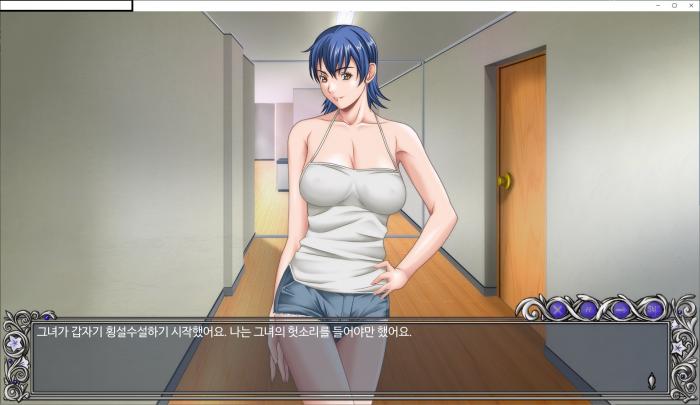Advance the dialogue with the crystal cursor

[x=652, y=379]
